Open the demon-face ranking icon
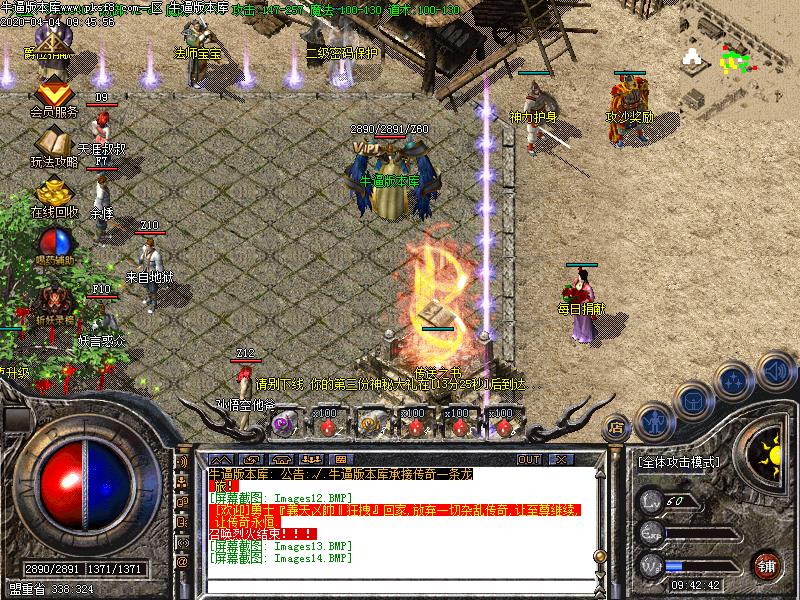The width and height of the screenshot is (800, 600). [x=52, y=299]
